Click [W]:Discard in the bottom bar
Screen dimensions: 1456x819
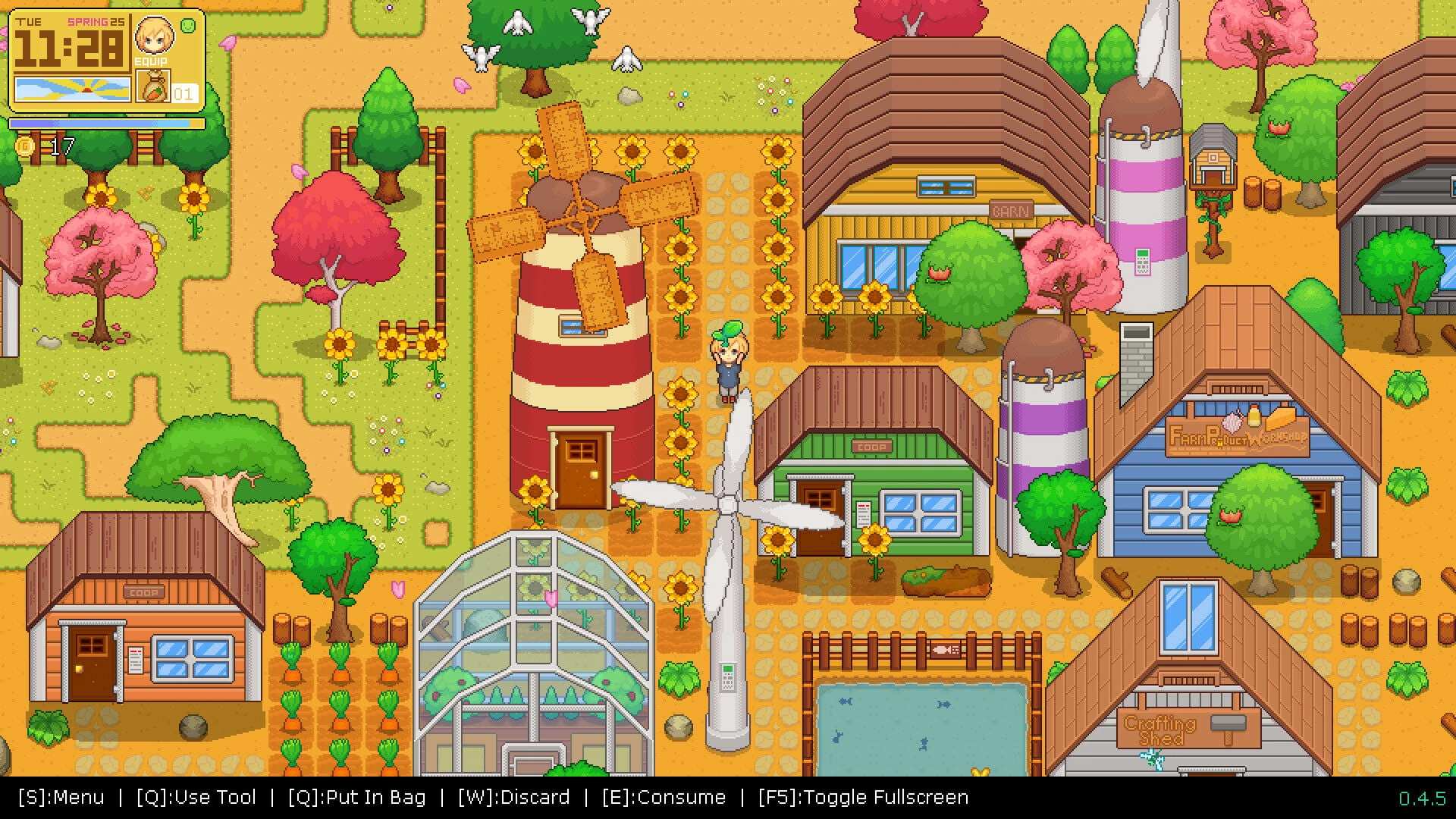click(513, 797)
